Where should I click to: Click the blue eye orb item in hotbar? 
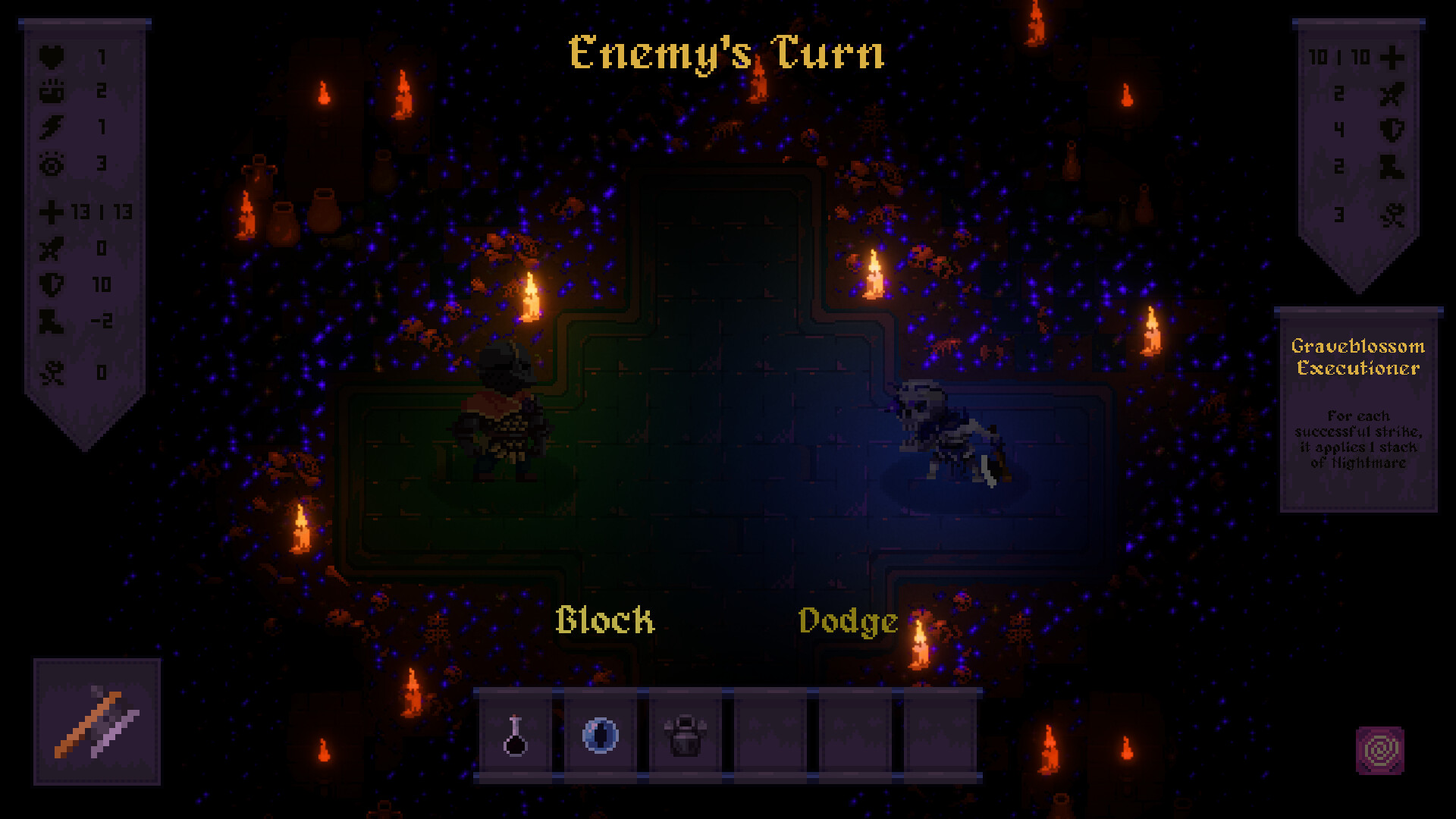pos(601,736)
